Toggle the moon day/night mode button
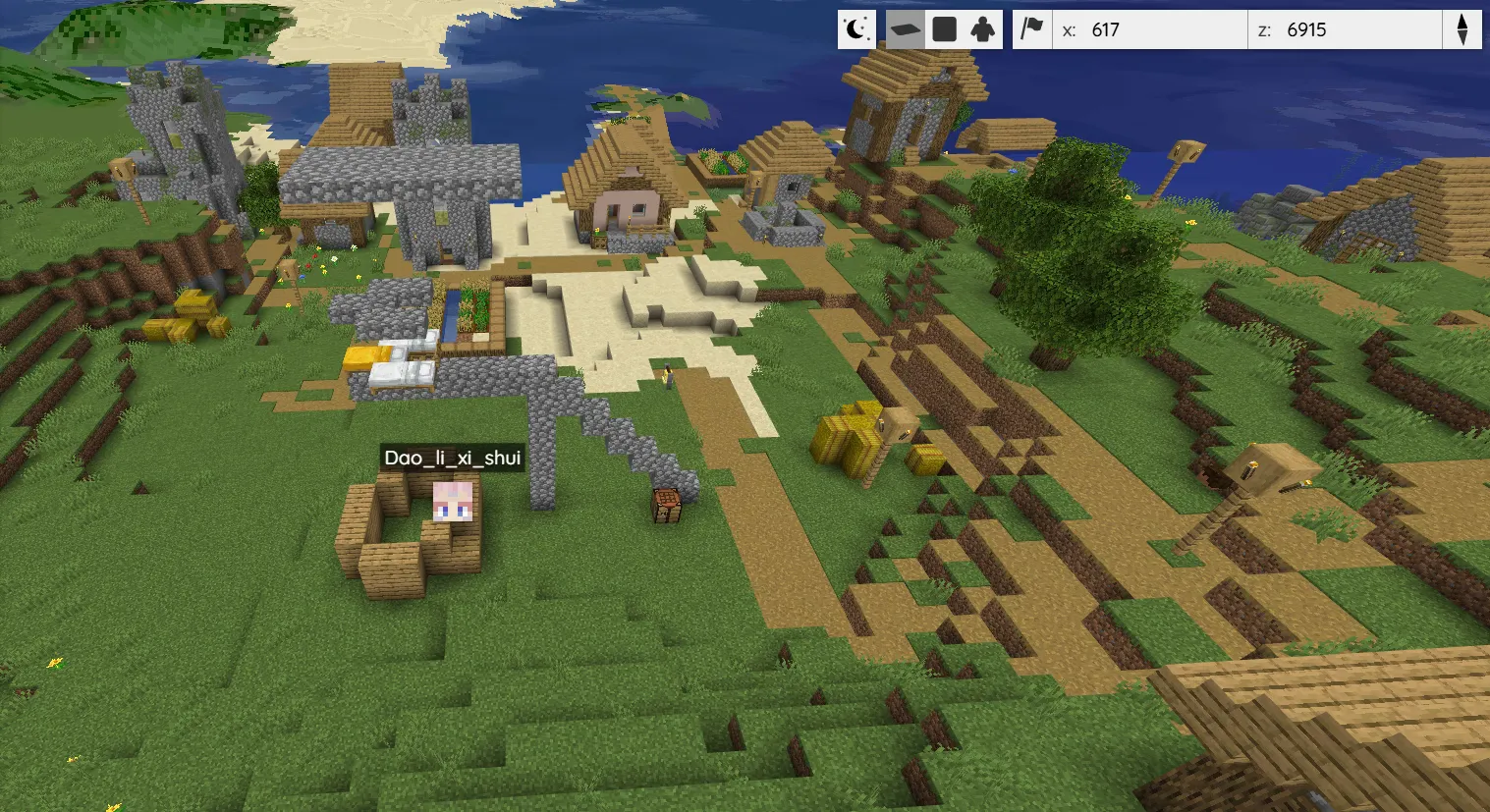Image resolution: width=1490 pixels, height=812 pixels. (x=856, y=29)
